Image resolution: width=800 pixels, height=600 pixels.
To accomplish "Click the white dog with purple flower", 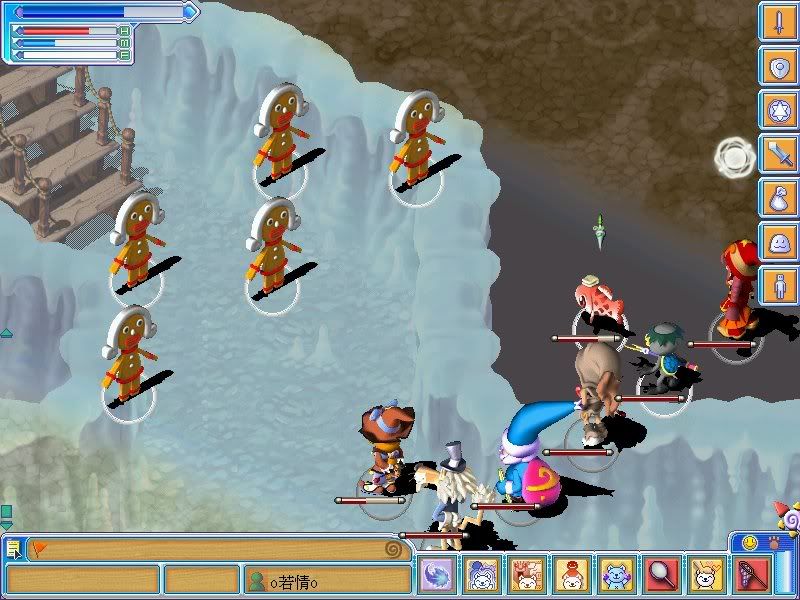I will (x=482, y=576).
